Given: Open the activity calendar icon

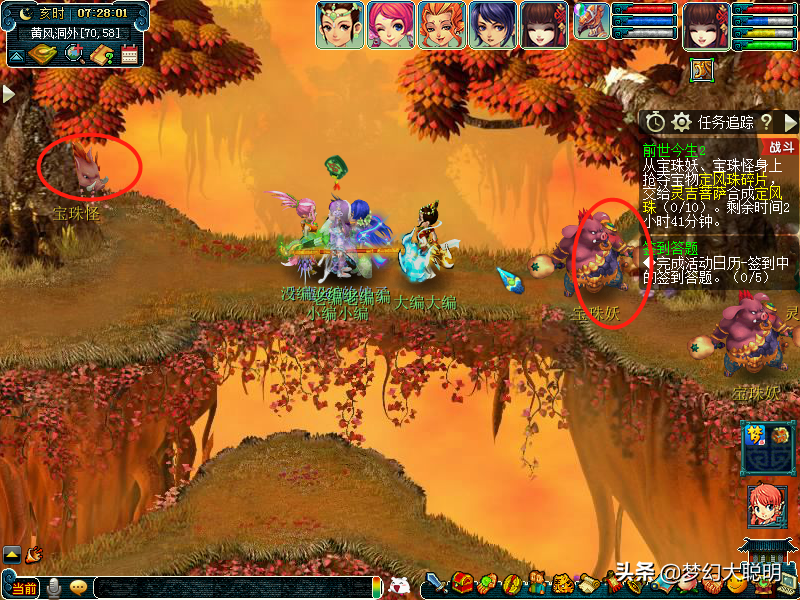Looking at the screenshot, I should coord(129,54).
